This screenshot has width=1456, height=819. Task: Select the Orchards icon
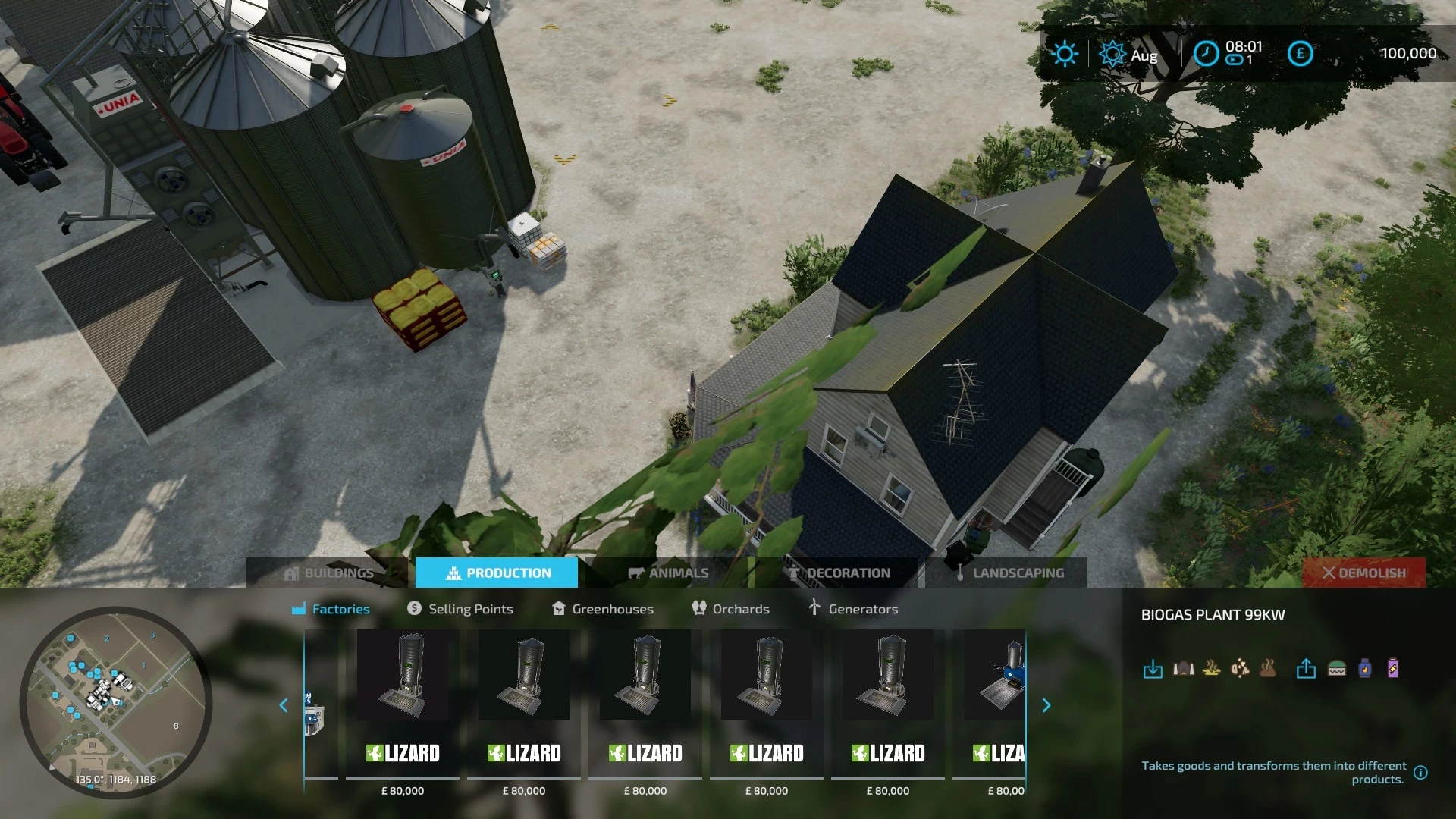tap(698, 608)
